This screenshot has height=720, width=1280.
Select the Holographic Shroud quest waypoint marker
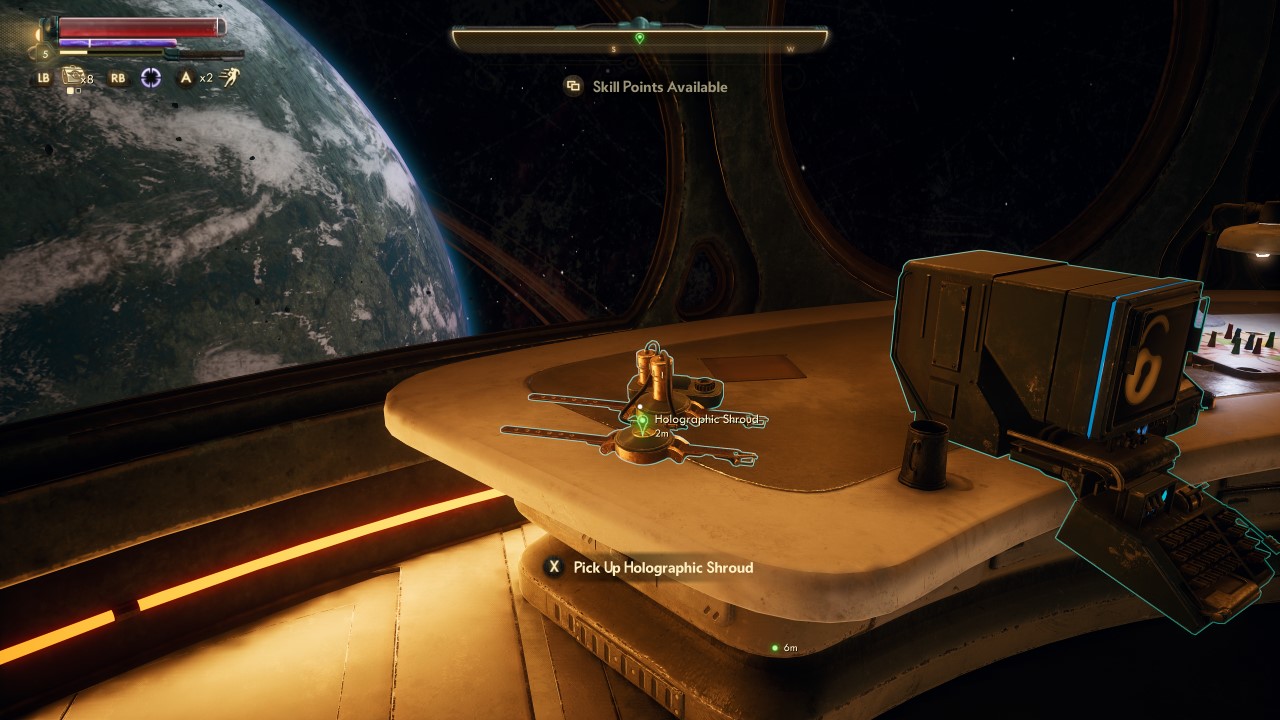642,422
